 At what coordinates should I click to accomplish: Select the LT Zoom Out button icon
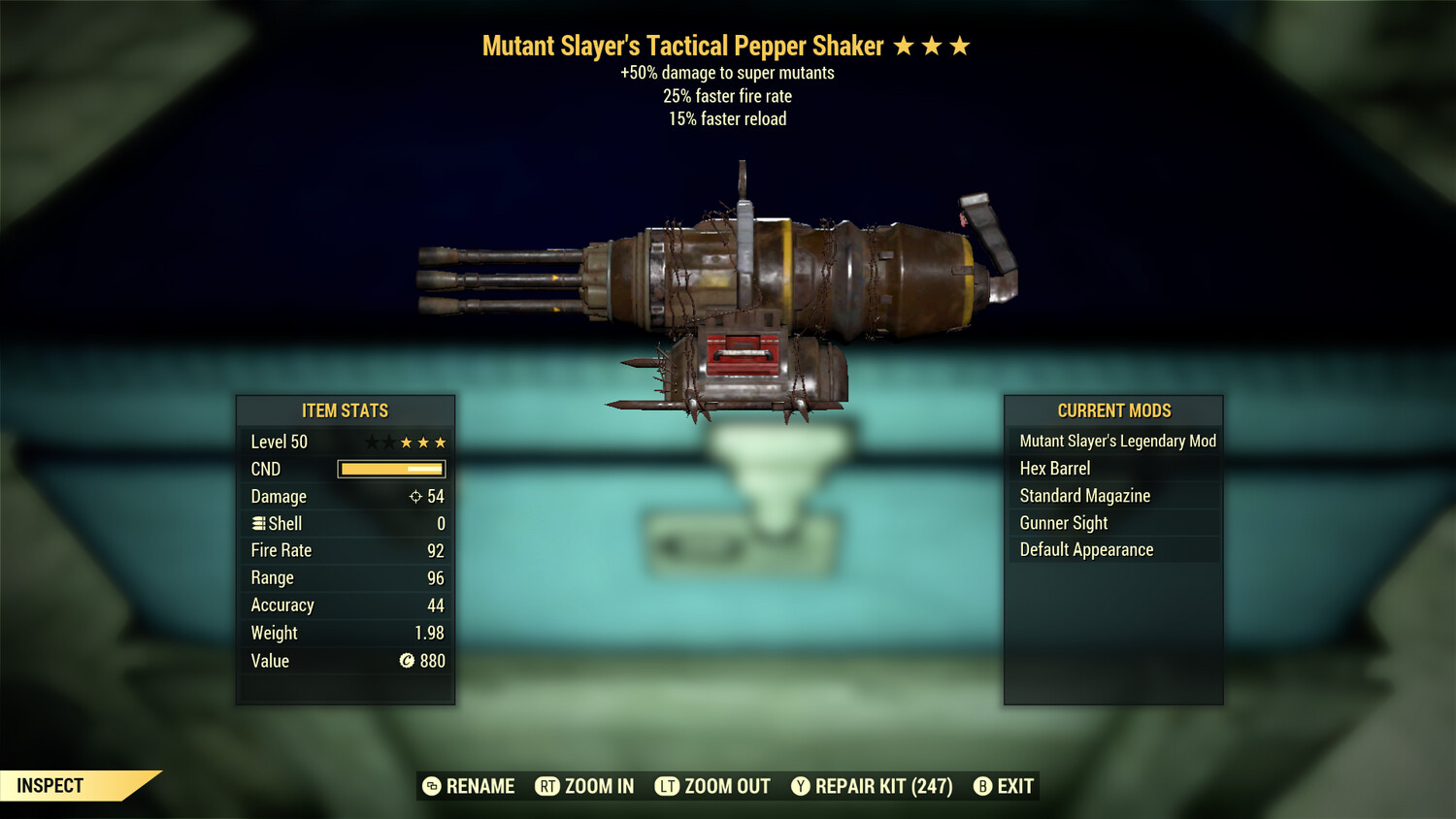[x=668, y=786]
